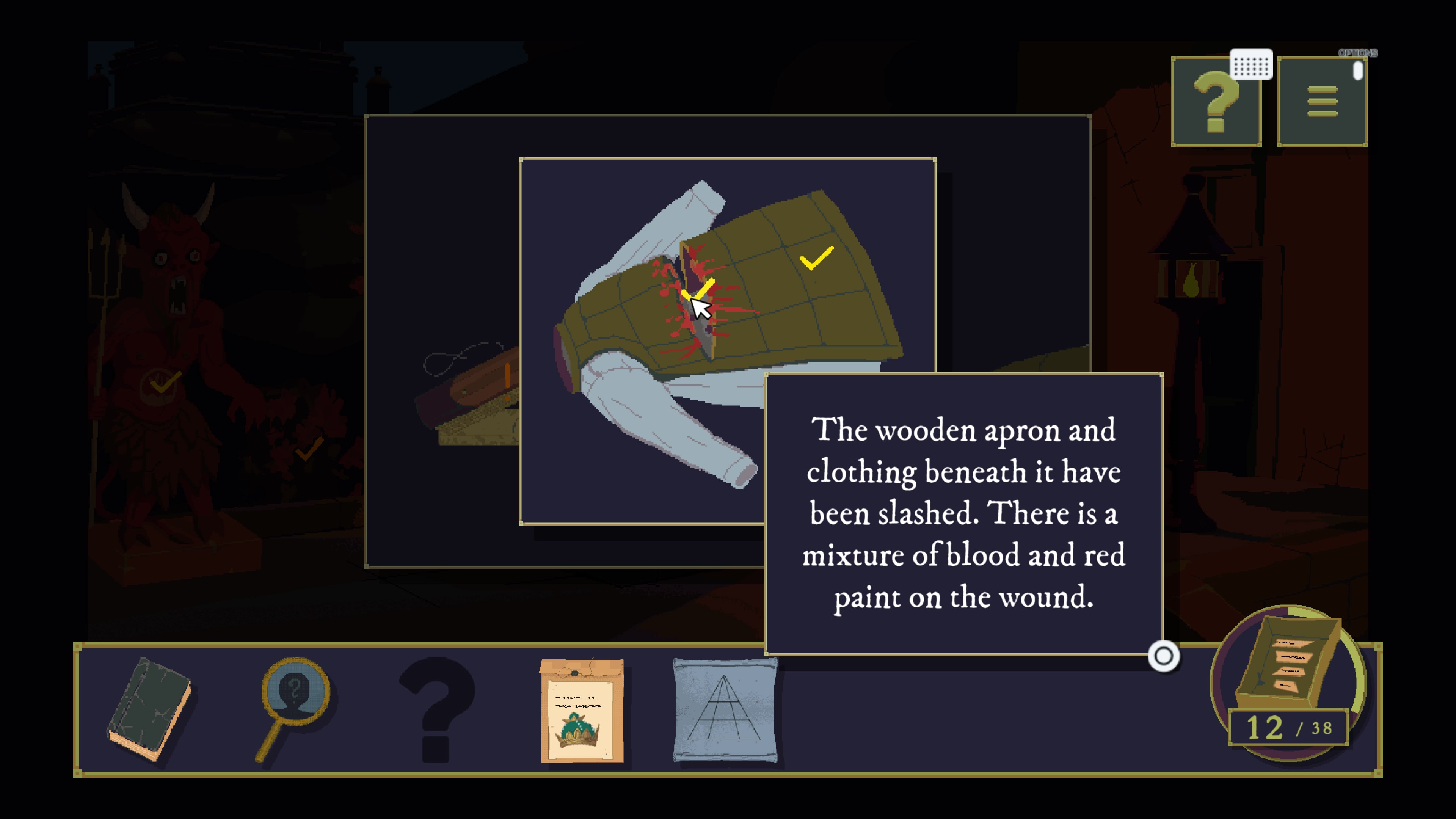Select the blue pyramid diagram cloth
The height and width of the screenshot is (819, 1456).
click(x=725, y=710)
